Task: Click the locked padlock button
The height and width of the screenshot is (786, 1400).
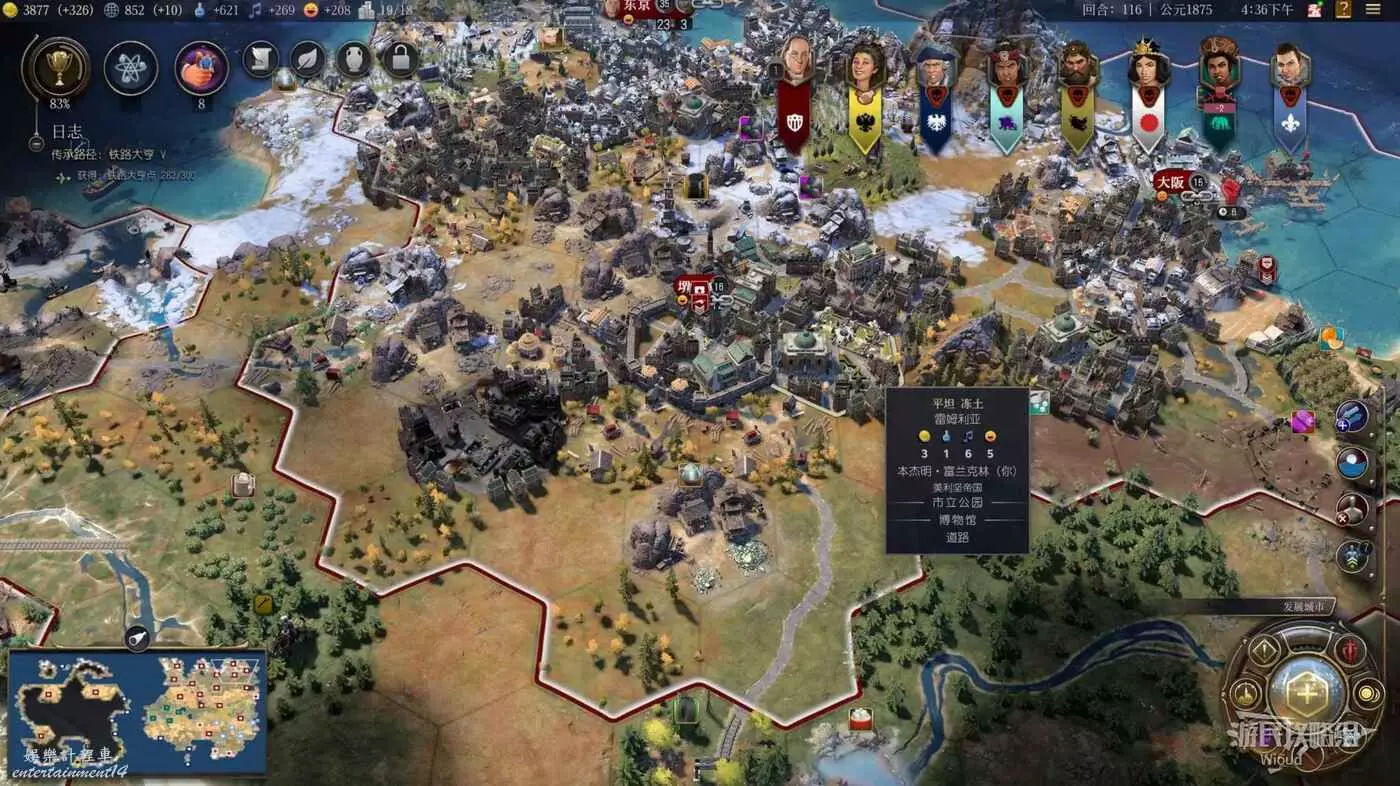Action: 400,59
